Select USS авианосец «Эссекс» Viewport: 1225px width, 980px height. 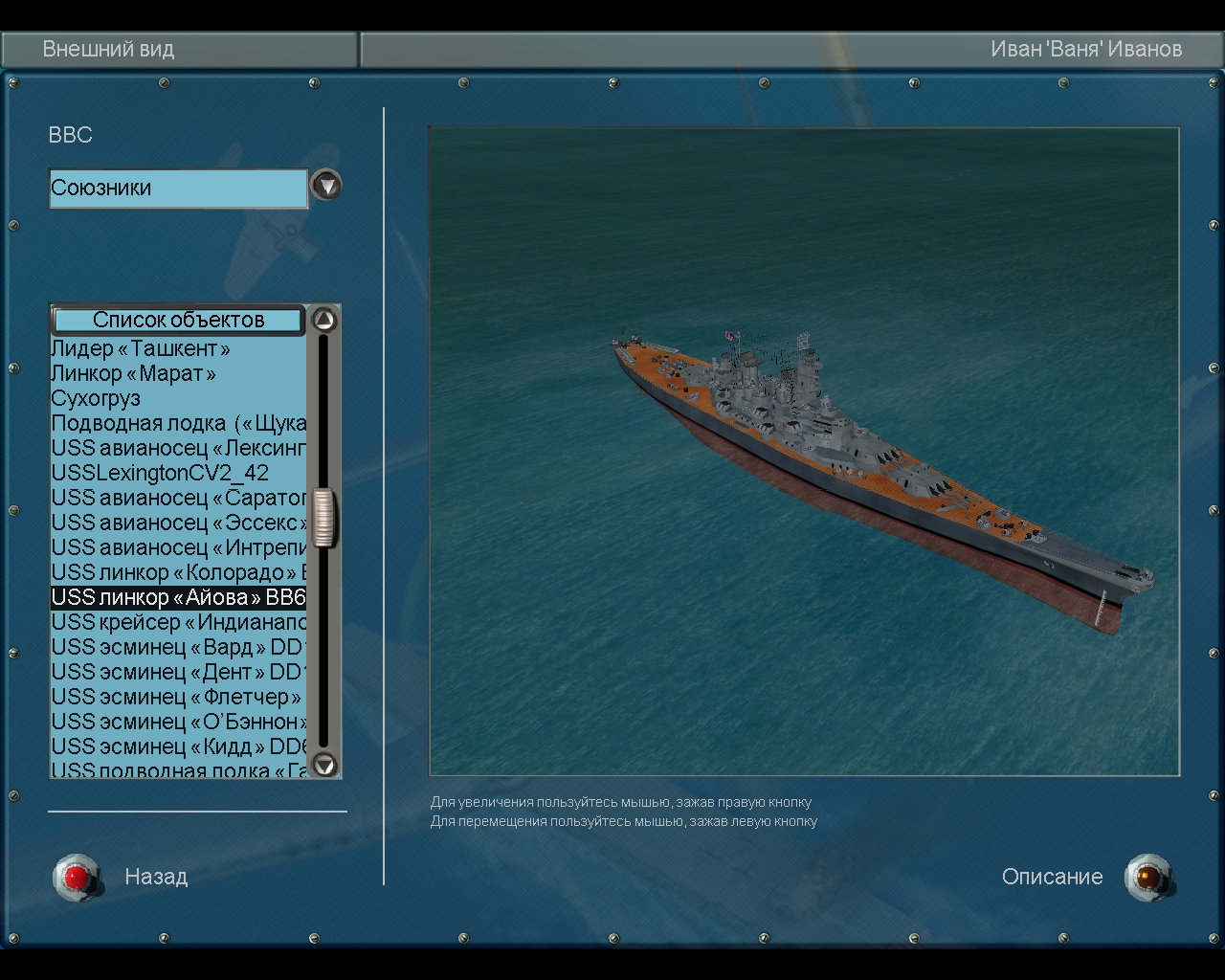[178, 523]
